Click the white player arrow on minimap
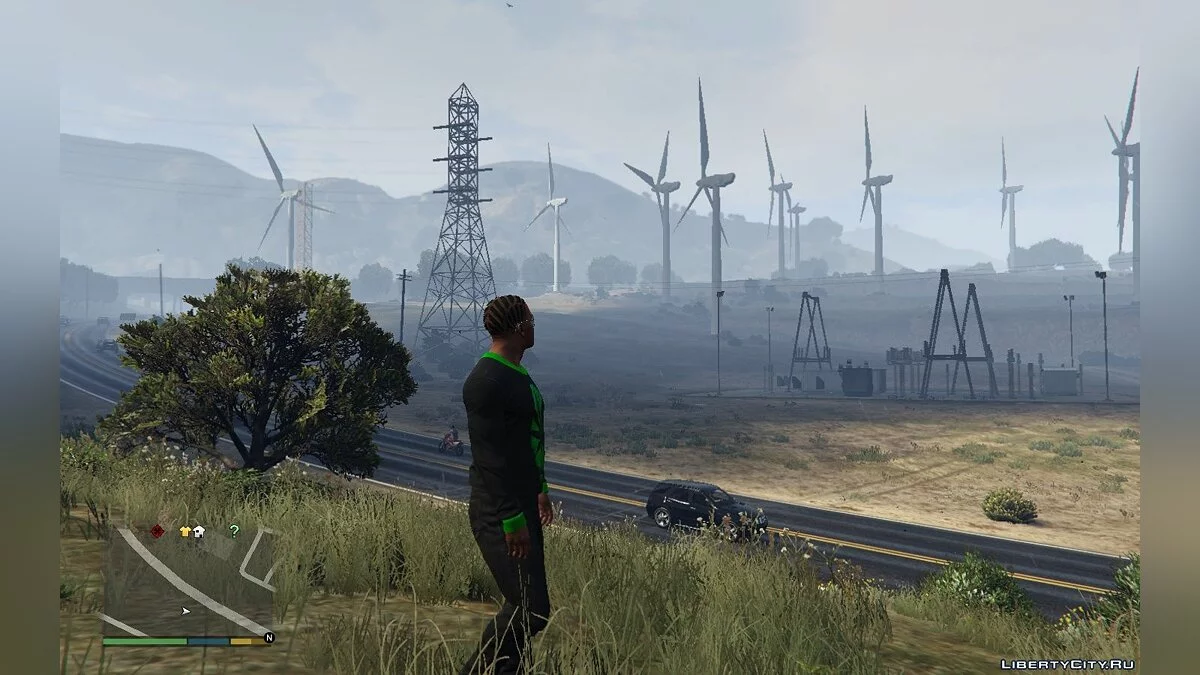 coord(185,610)
